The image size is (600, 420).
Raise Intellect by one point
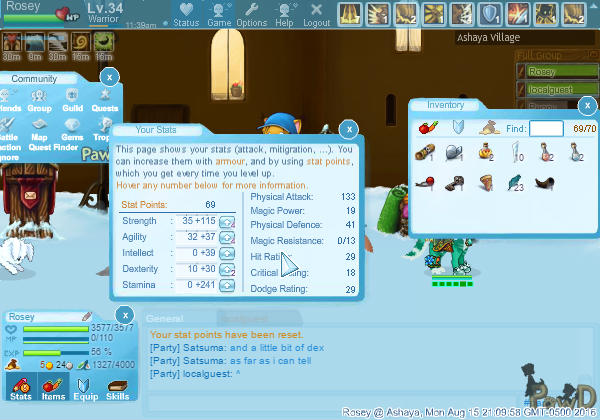(226, 253)
